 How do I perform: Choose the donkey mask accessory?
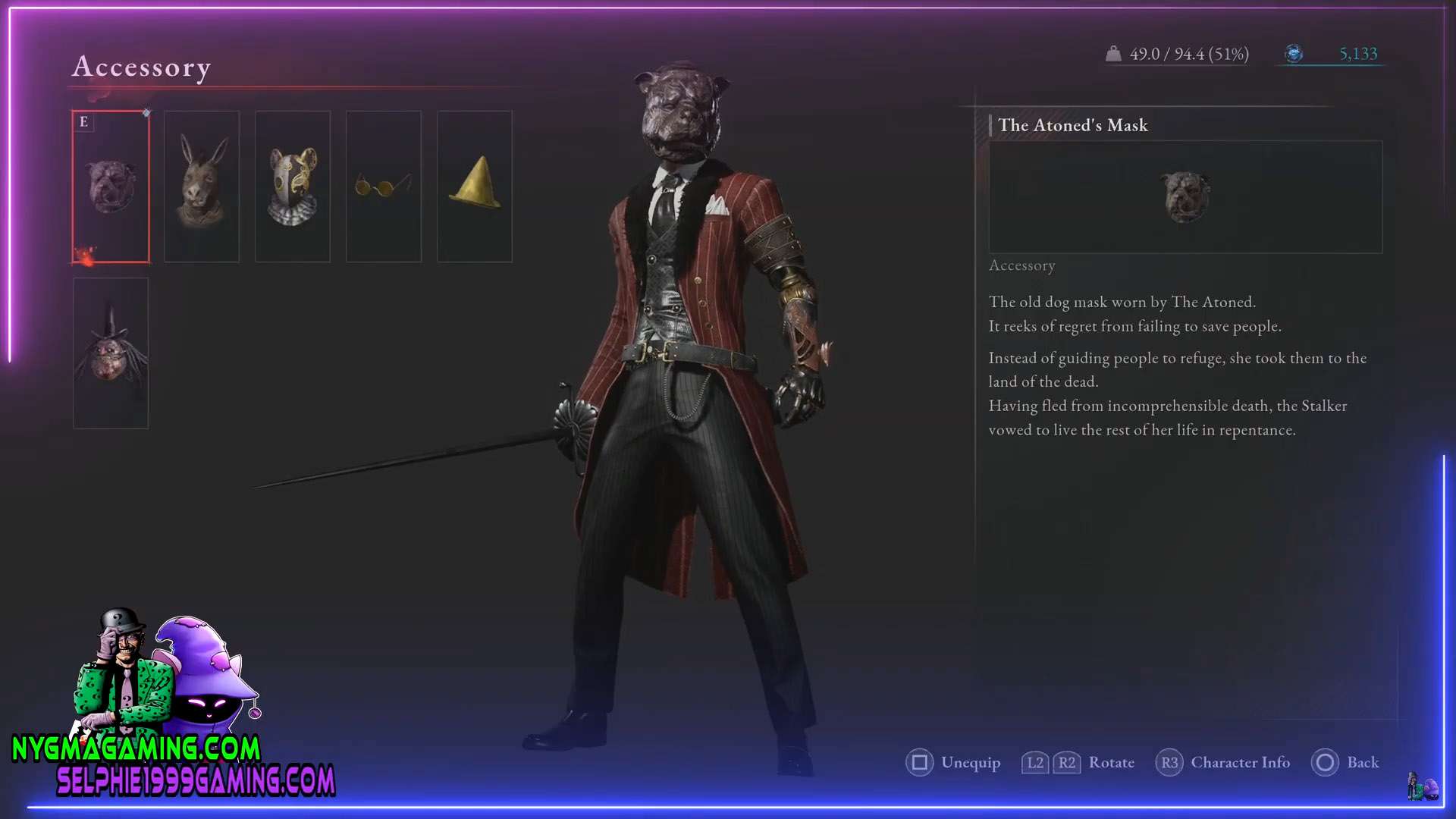click(x=202, y=187)
